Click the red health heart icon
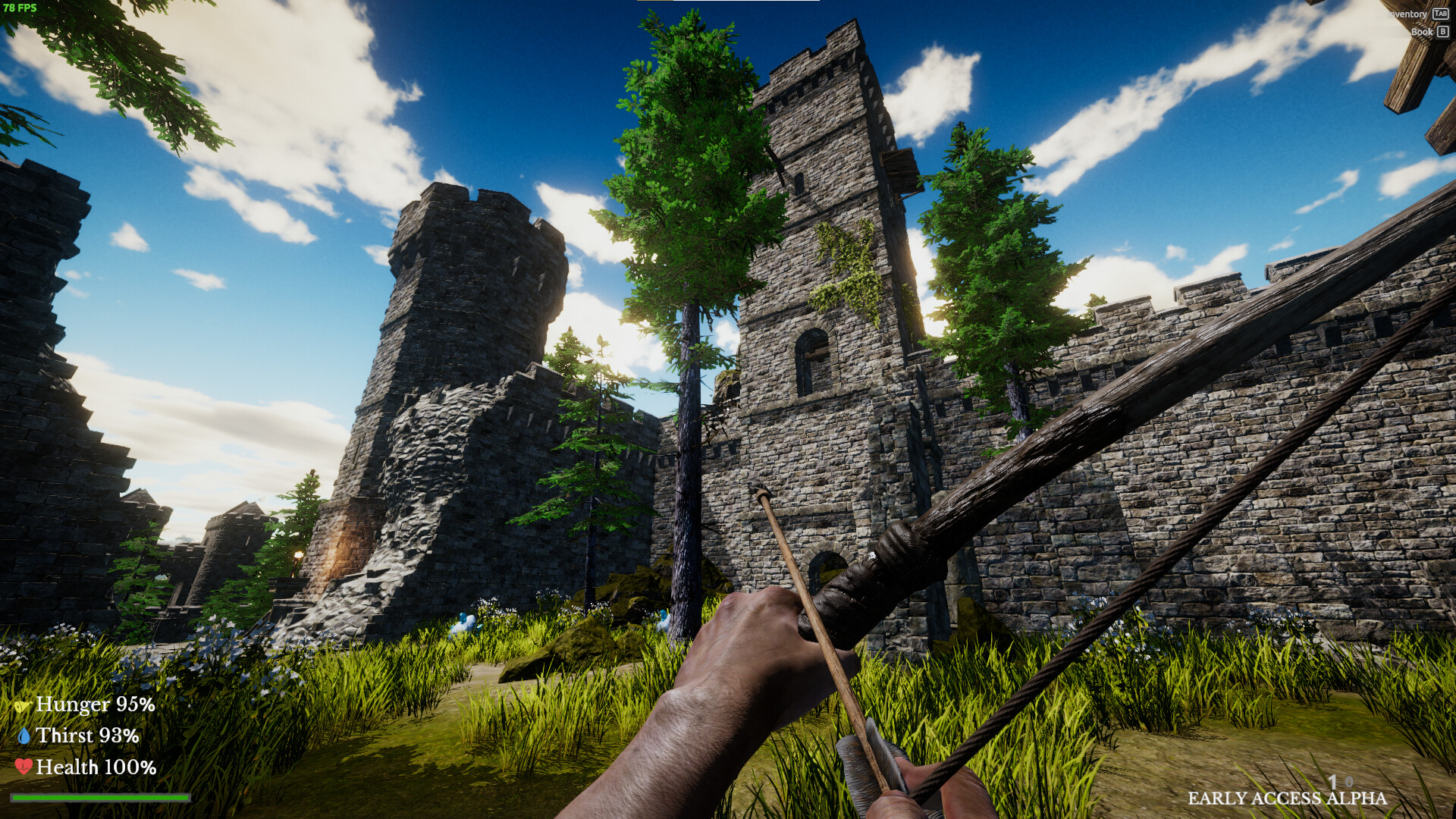 (x=24, y=768)
